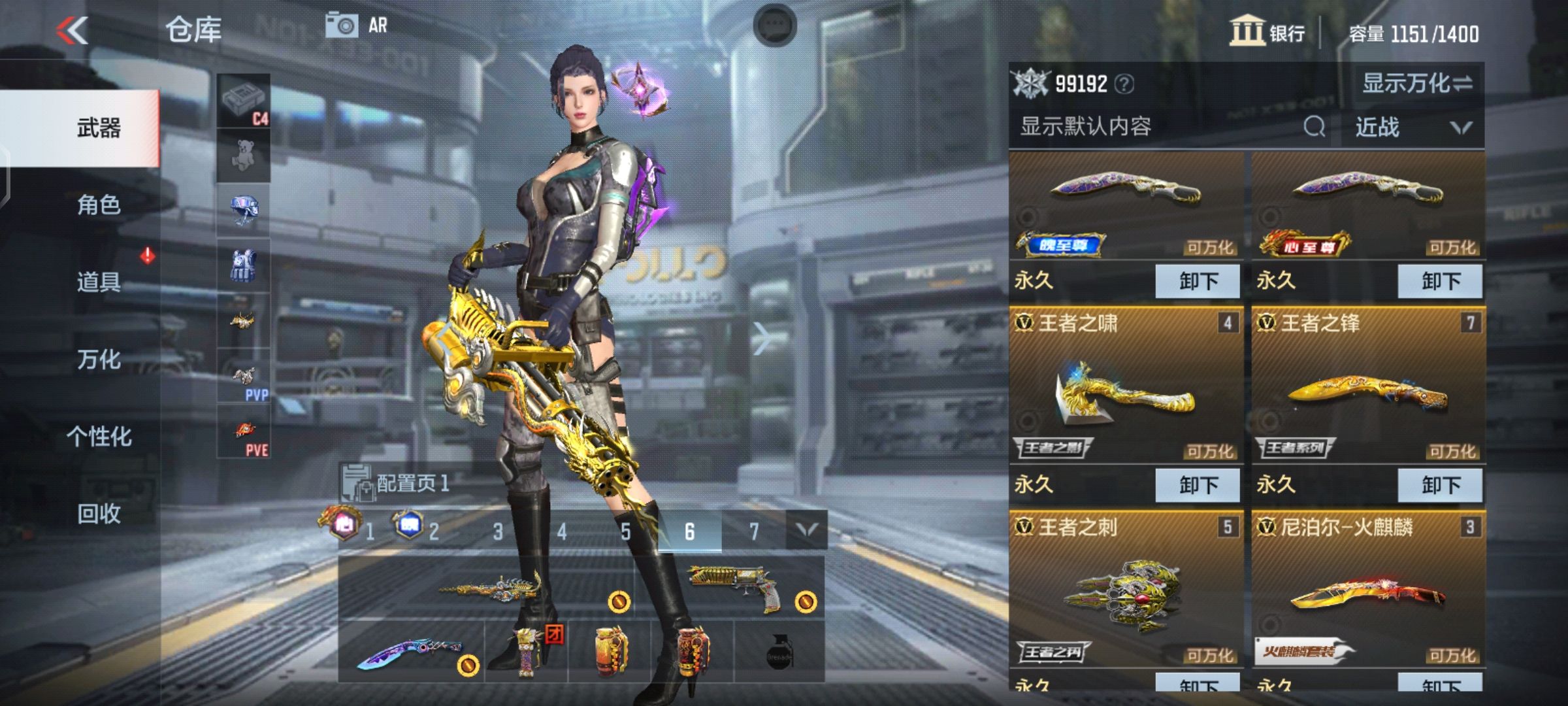
Task: Open the 道具 items tab
Action: (x=99, y=282)
